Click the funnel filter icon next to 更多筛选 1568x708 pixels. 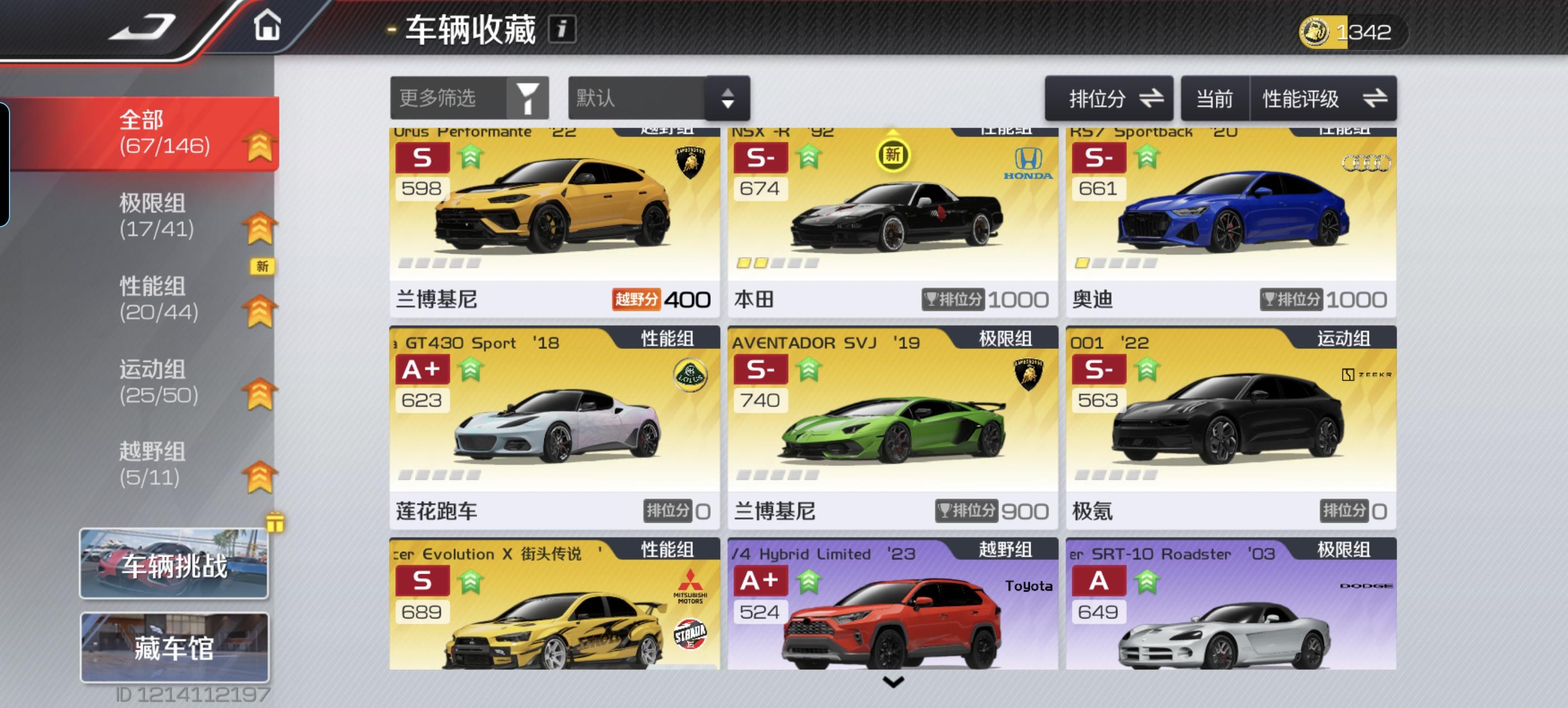tap(528, 97)
